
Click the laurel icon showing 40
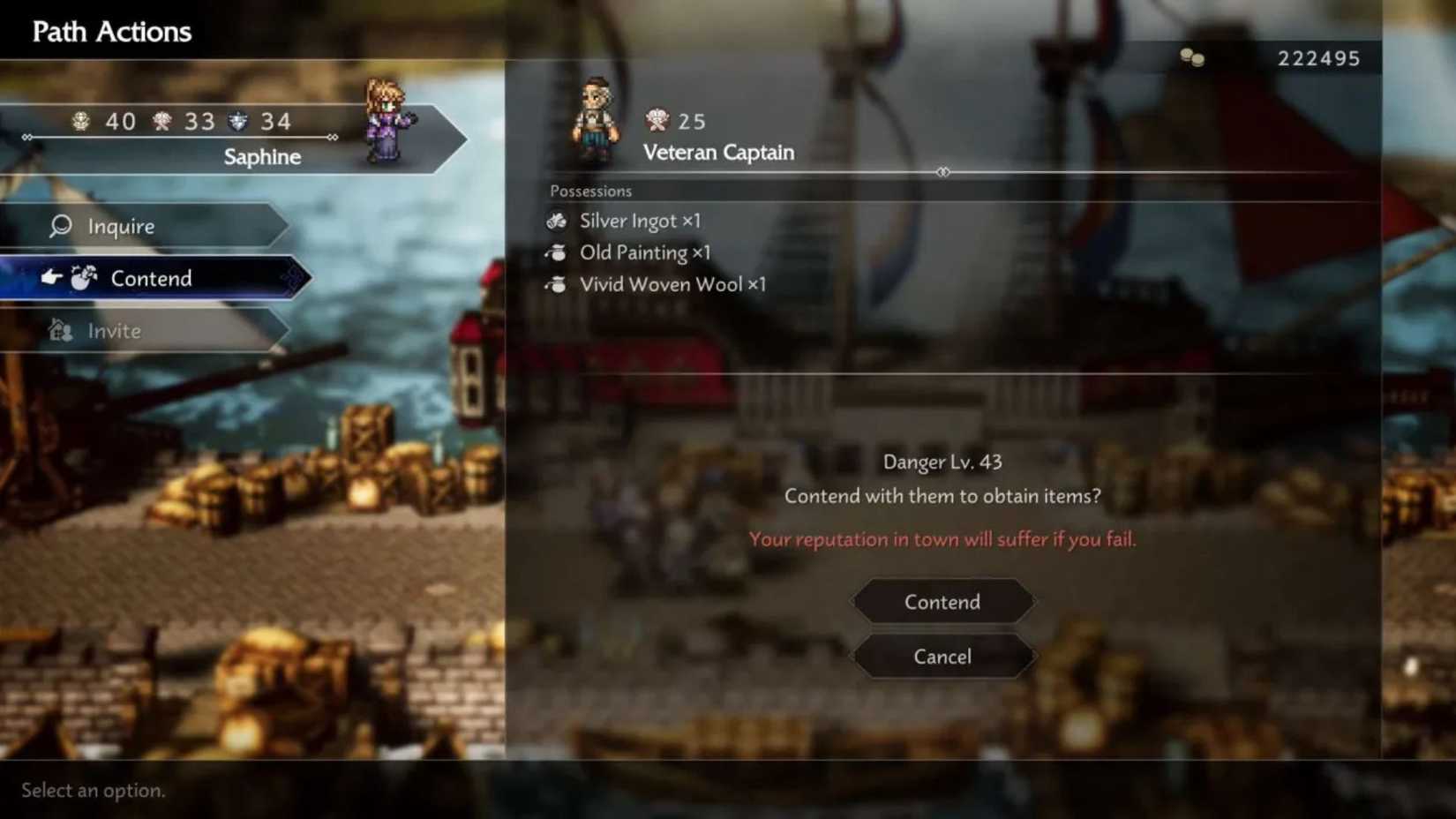[x=82, y=121]
